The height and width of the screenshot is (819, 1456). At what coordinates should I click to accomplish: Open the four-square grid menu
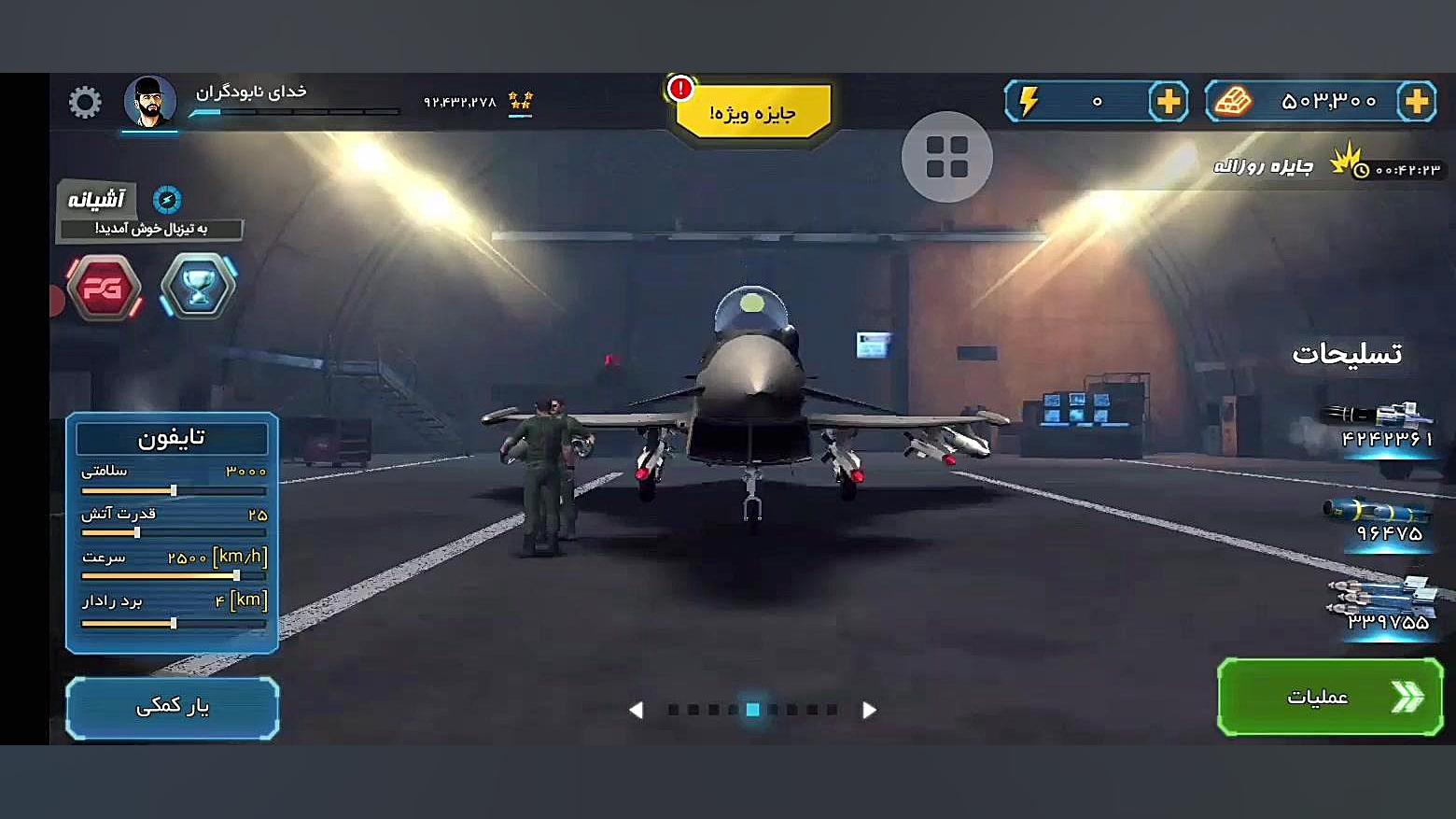click(946, 157)
